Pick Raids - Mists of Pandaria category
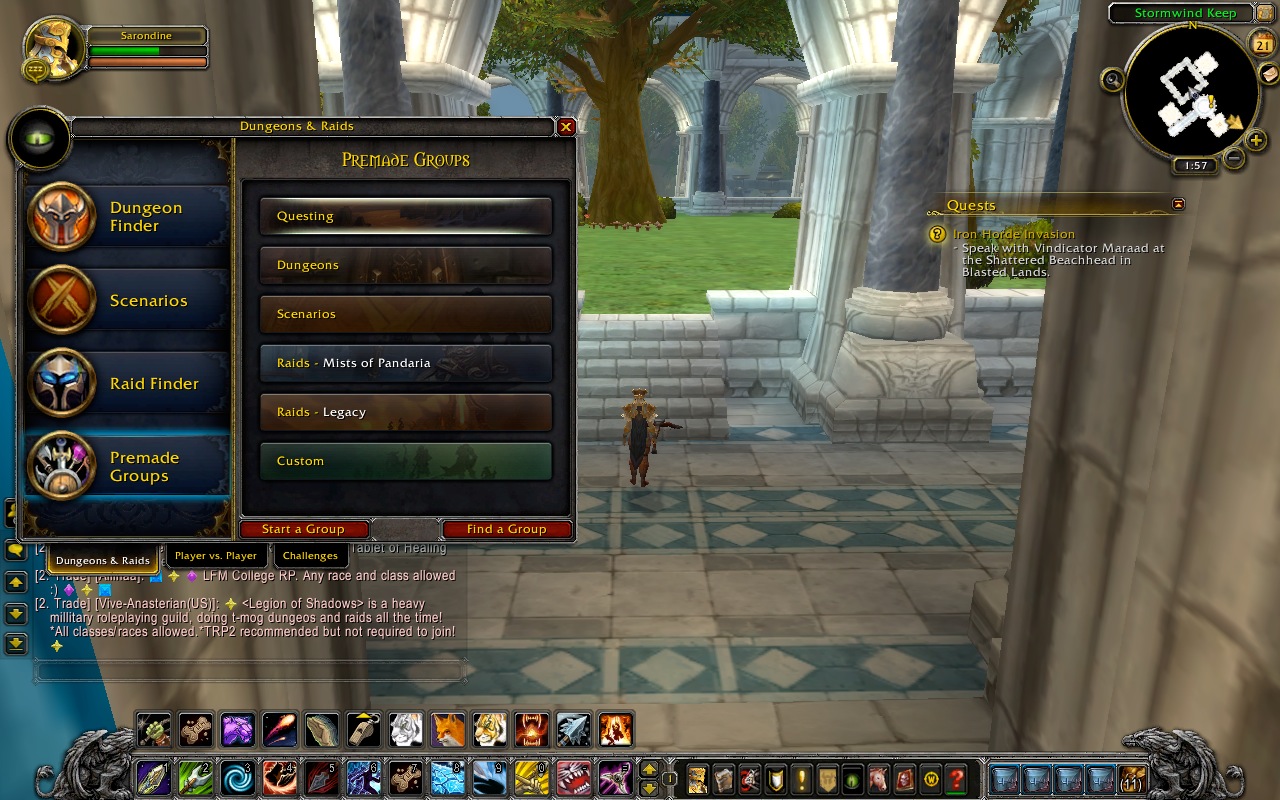Image resolution: width=1280 pixels, height=800 pixels. coord(405,363)
